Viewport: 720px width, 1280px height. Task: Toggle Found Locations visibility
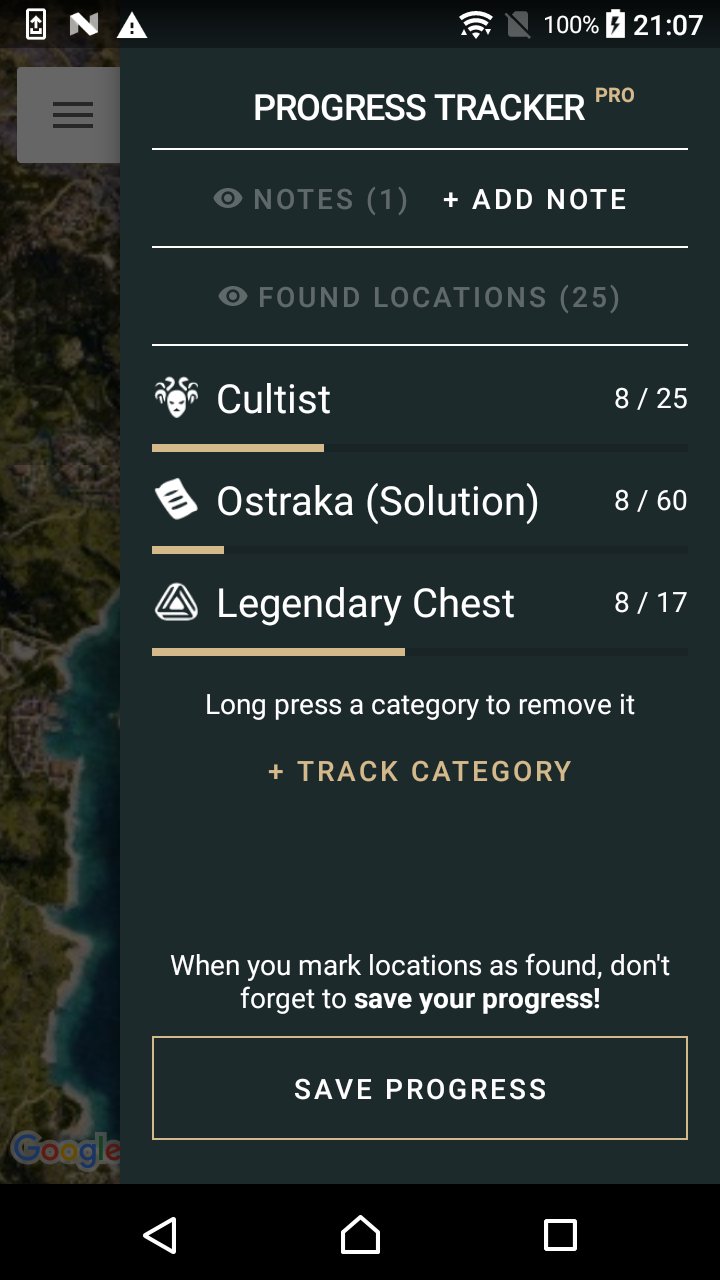tap(419, 297)
